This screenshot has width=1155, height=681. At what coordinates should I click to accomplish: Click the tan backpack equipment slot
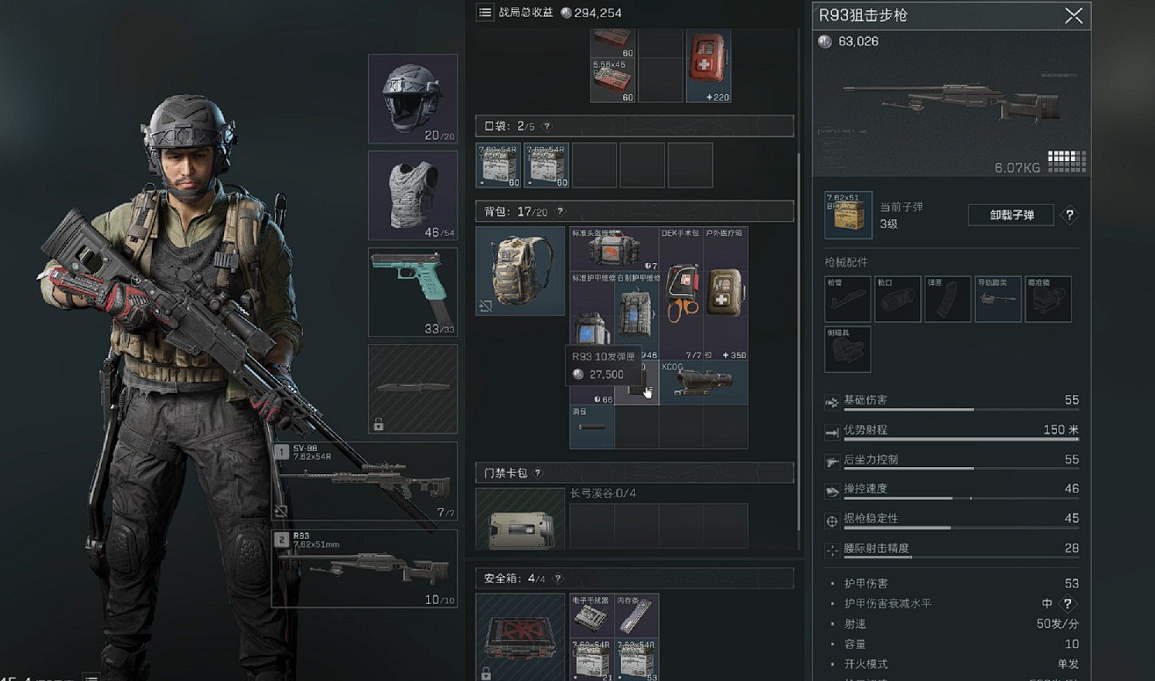(520, 270)
